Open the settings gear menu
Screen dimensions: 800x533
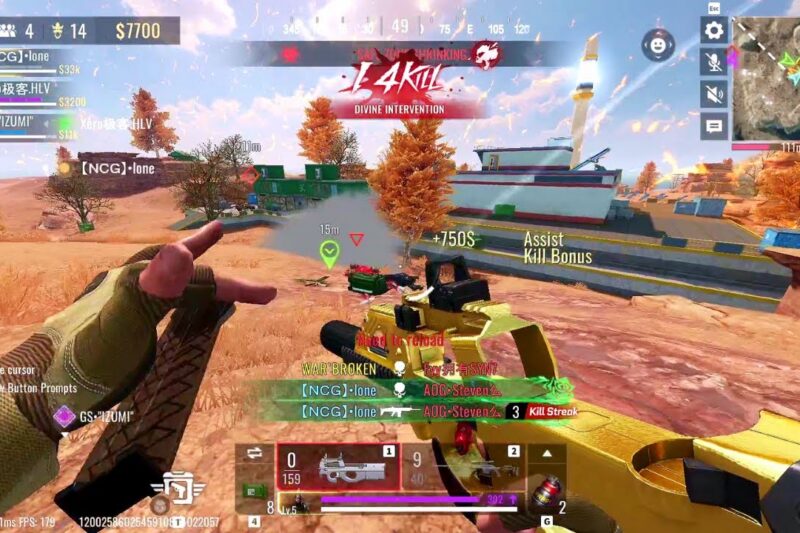[714, 30]
